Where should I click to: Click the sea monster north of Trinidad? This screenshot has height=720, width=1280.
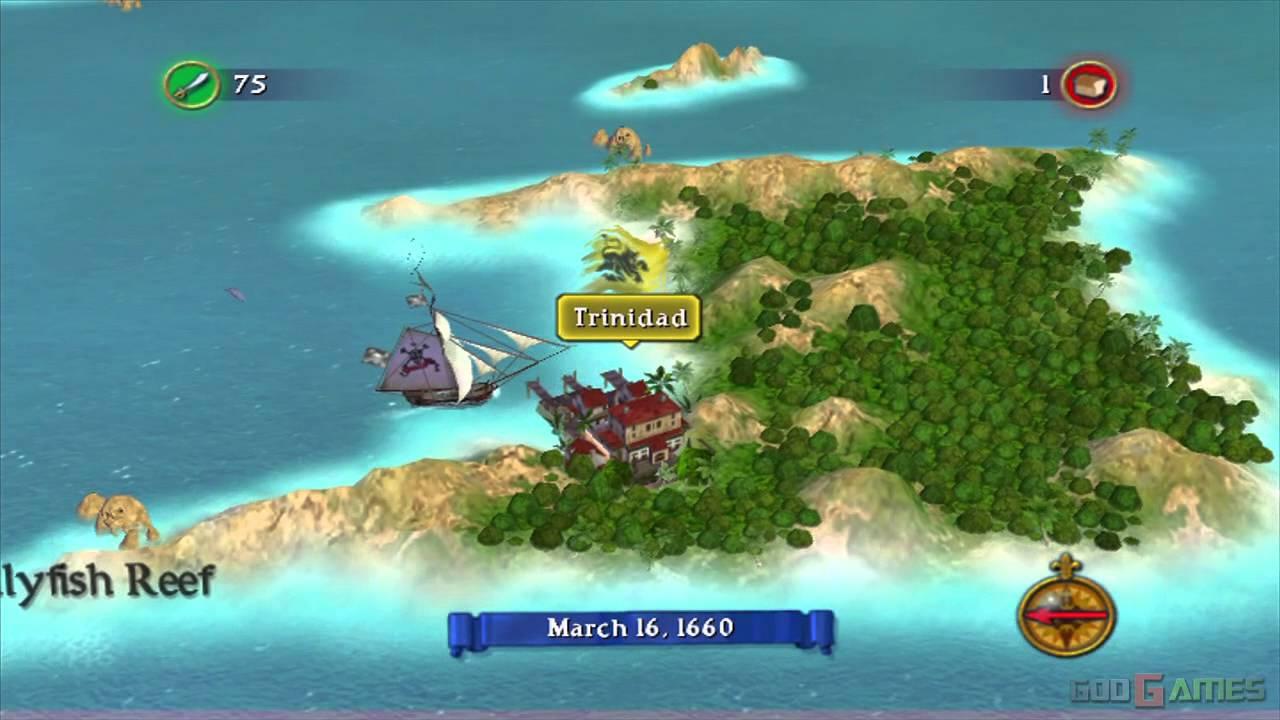(622, 140)
